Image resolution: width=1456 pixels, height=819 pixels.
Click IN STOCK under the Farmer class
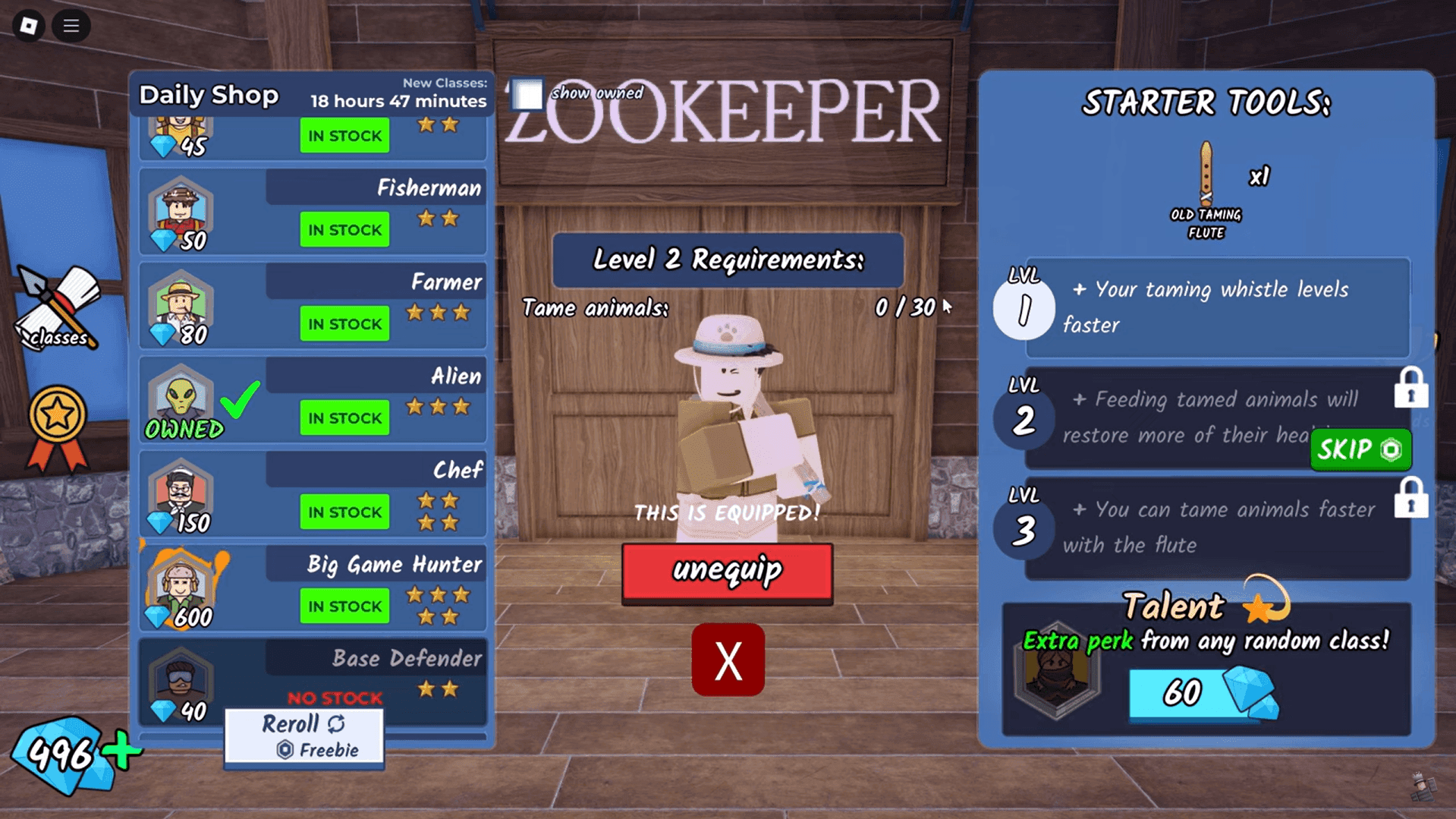click(x=344, y=323)
